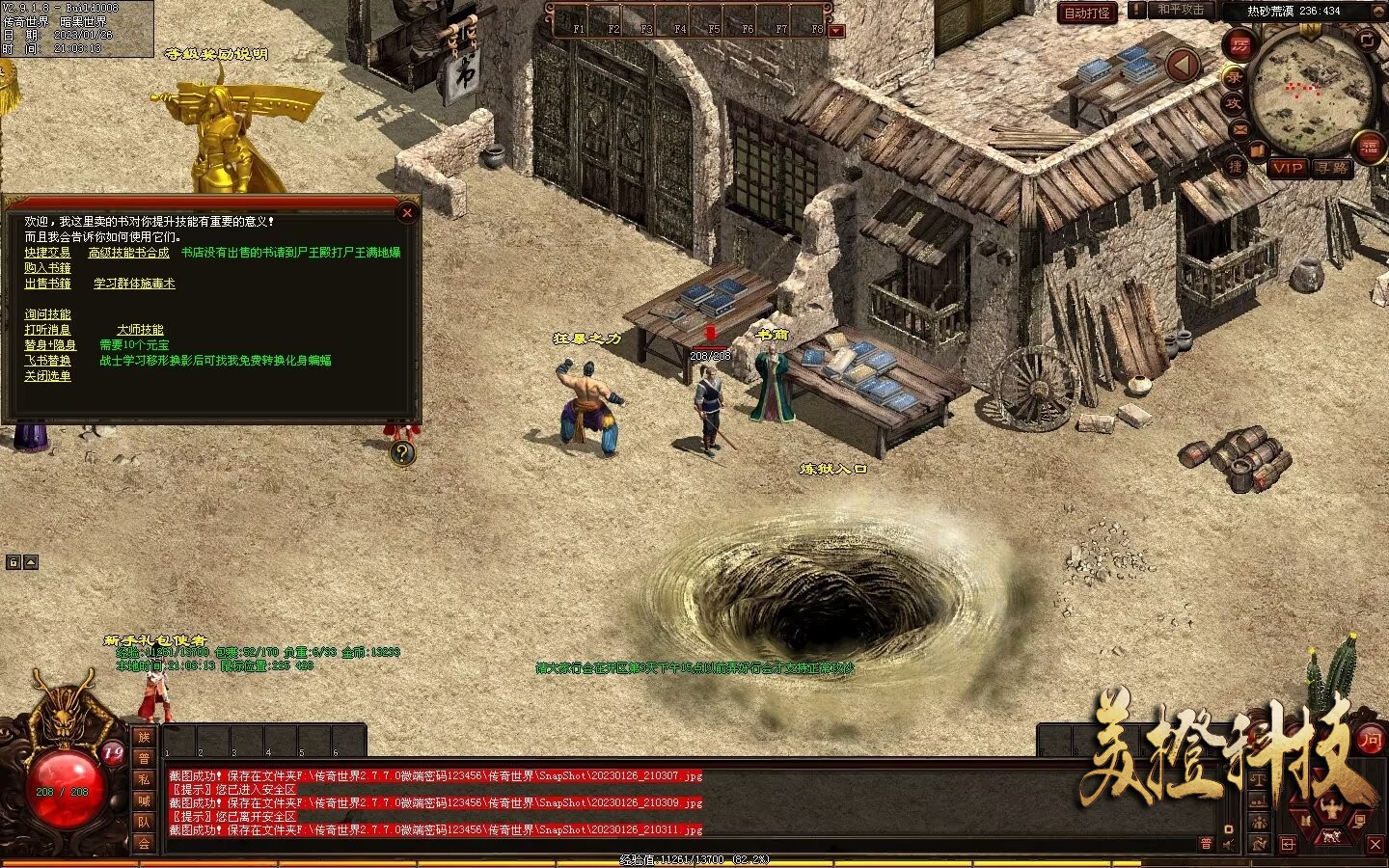Switch the 和平攻击 attack mode
Screen dimensions: 1389x868
tap(1181, 10)
